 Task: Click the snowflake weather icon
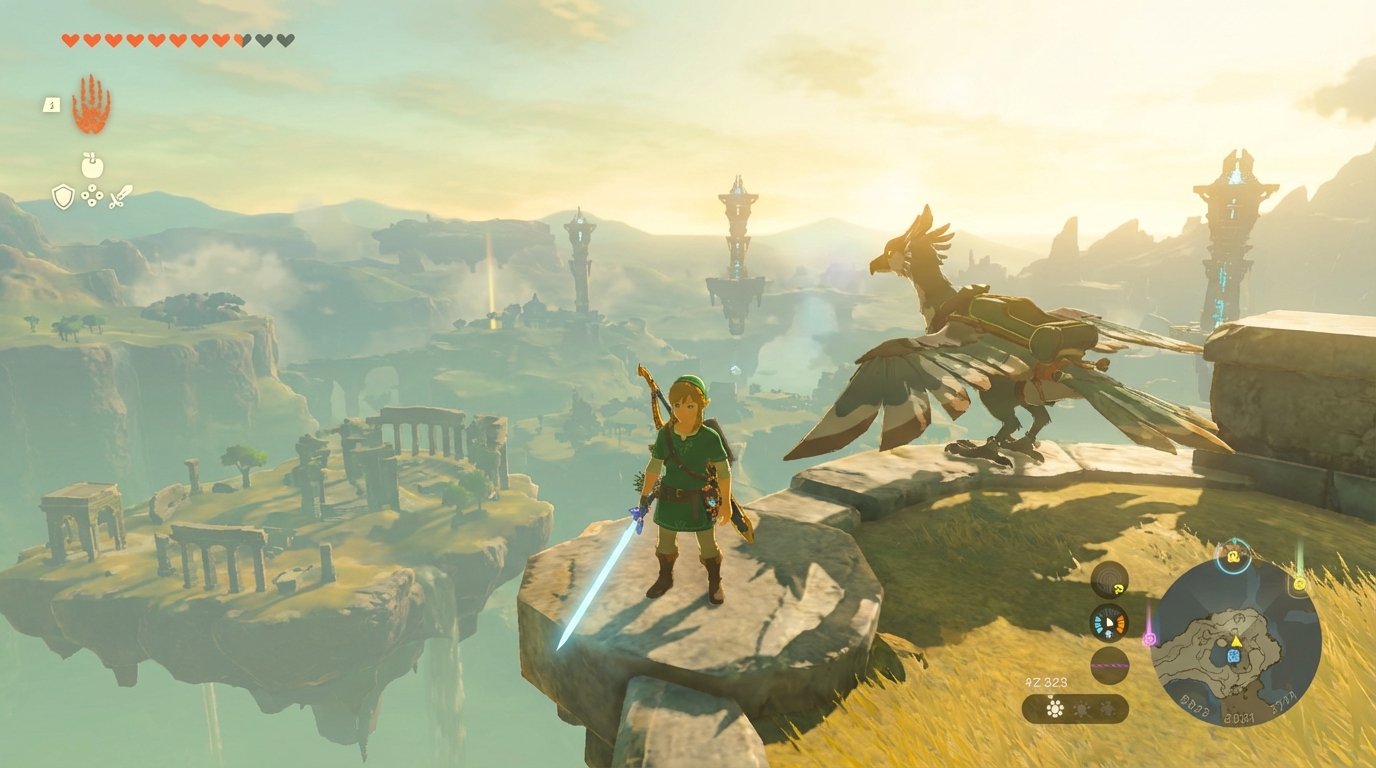pyautogui.click(x=1108, y=708)
